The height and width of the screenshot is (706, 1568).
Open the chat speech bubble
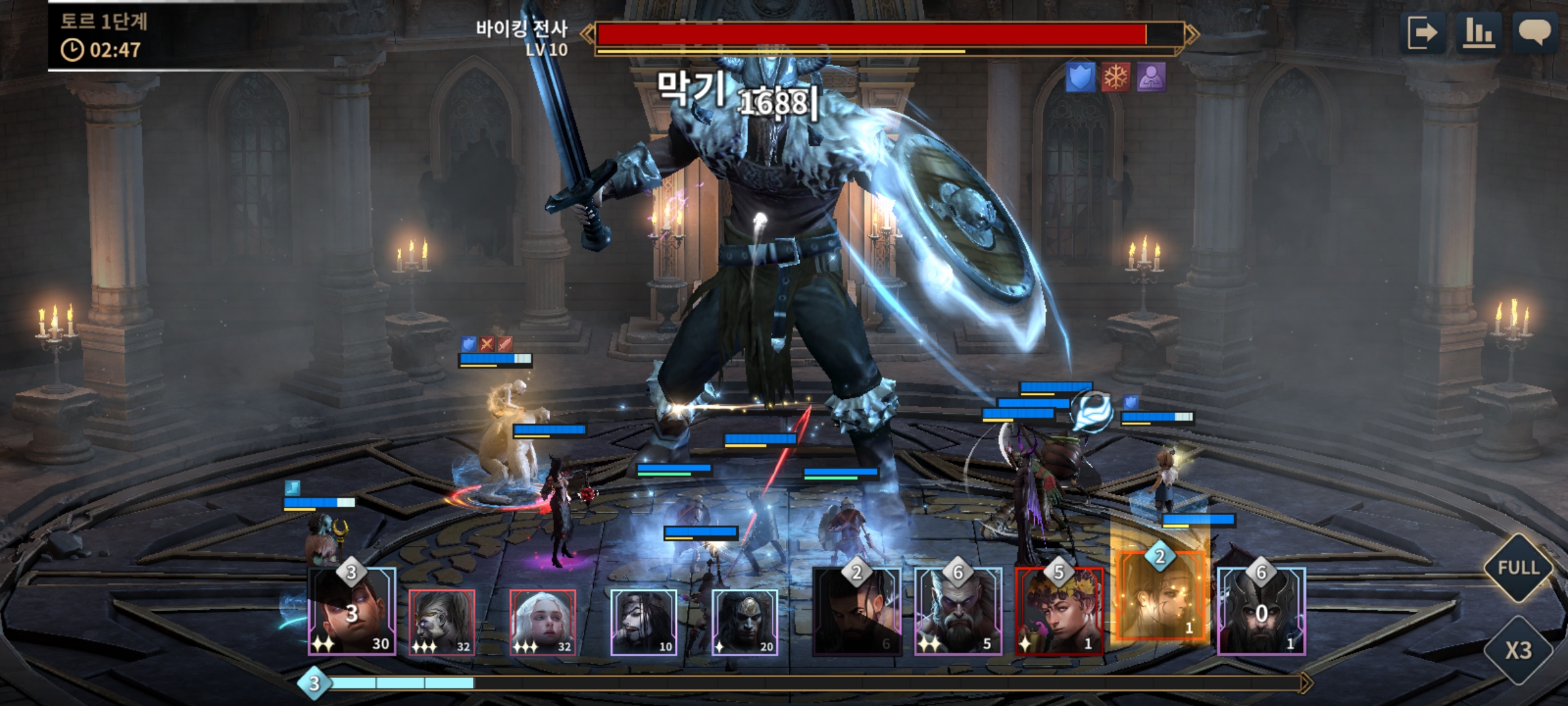click(1534, 33)
